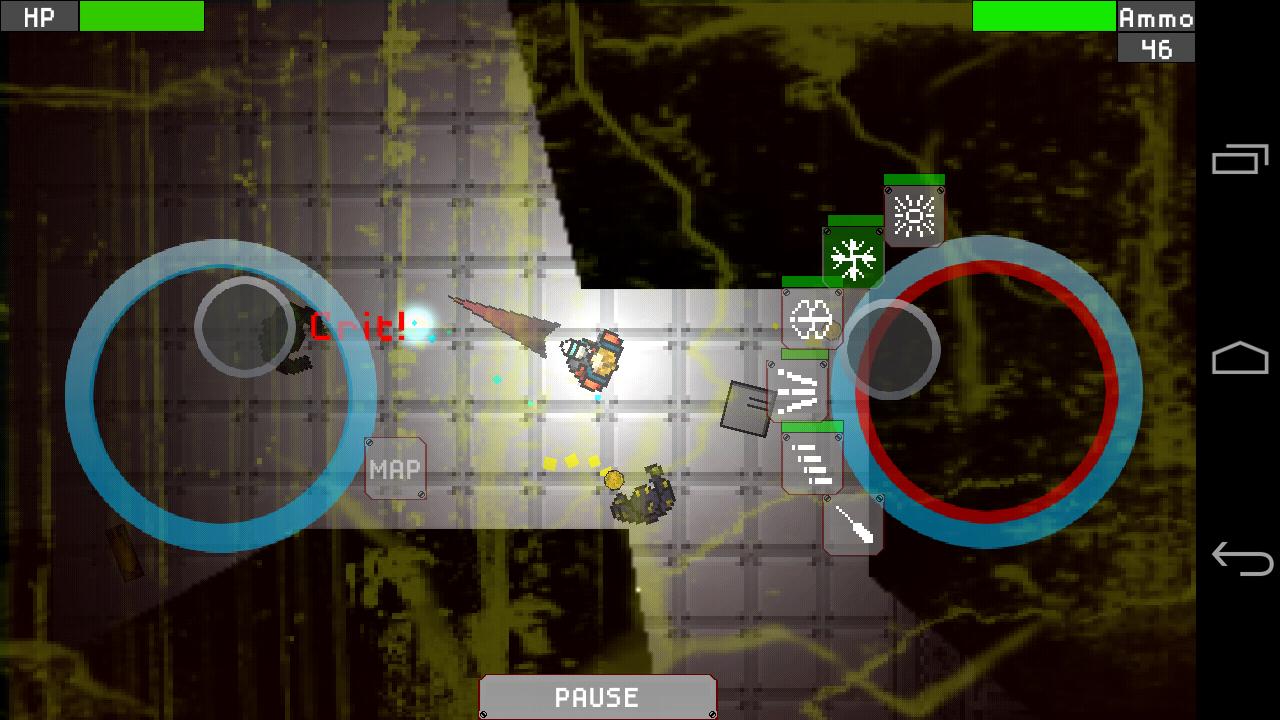Select the single dart weapon icon
The height and width of the screenshot is (720, 1280).
(855, 528)
